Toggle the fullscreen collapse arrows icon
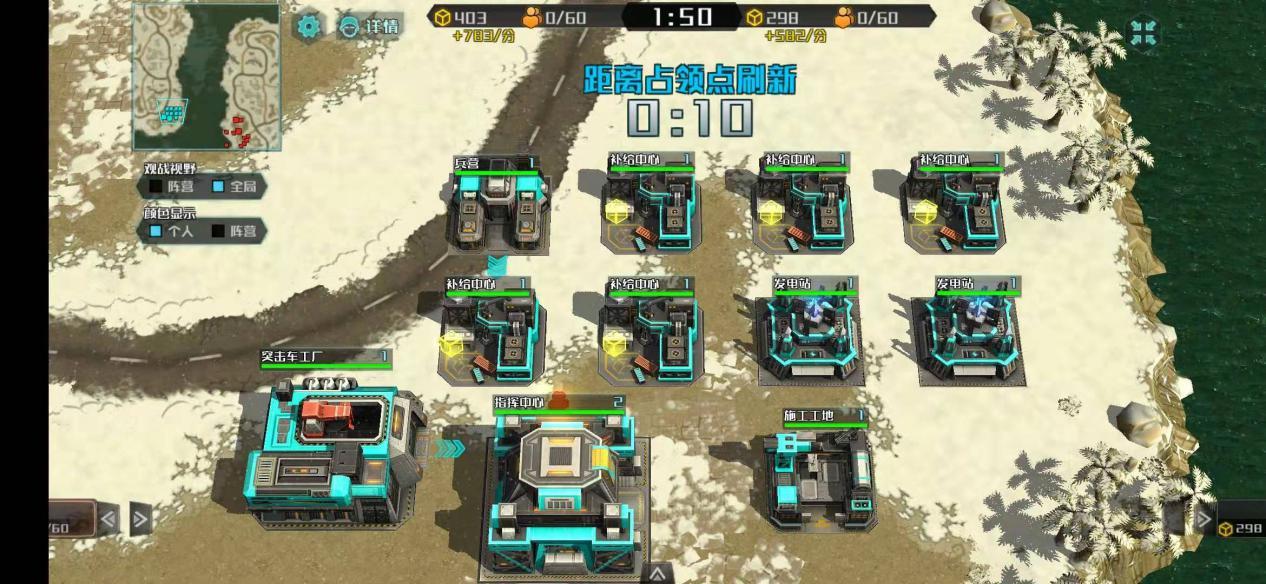This screenshot has height=584, width=1266. [x=1143, y=33]
